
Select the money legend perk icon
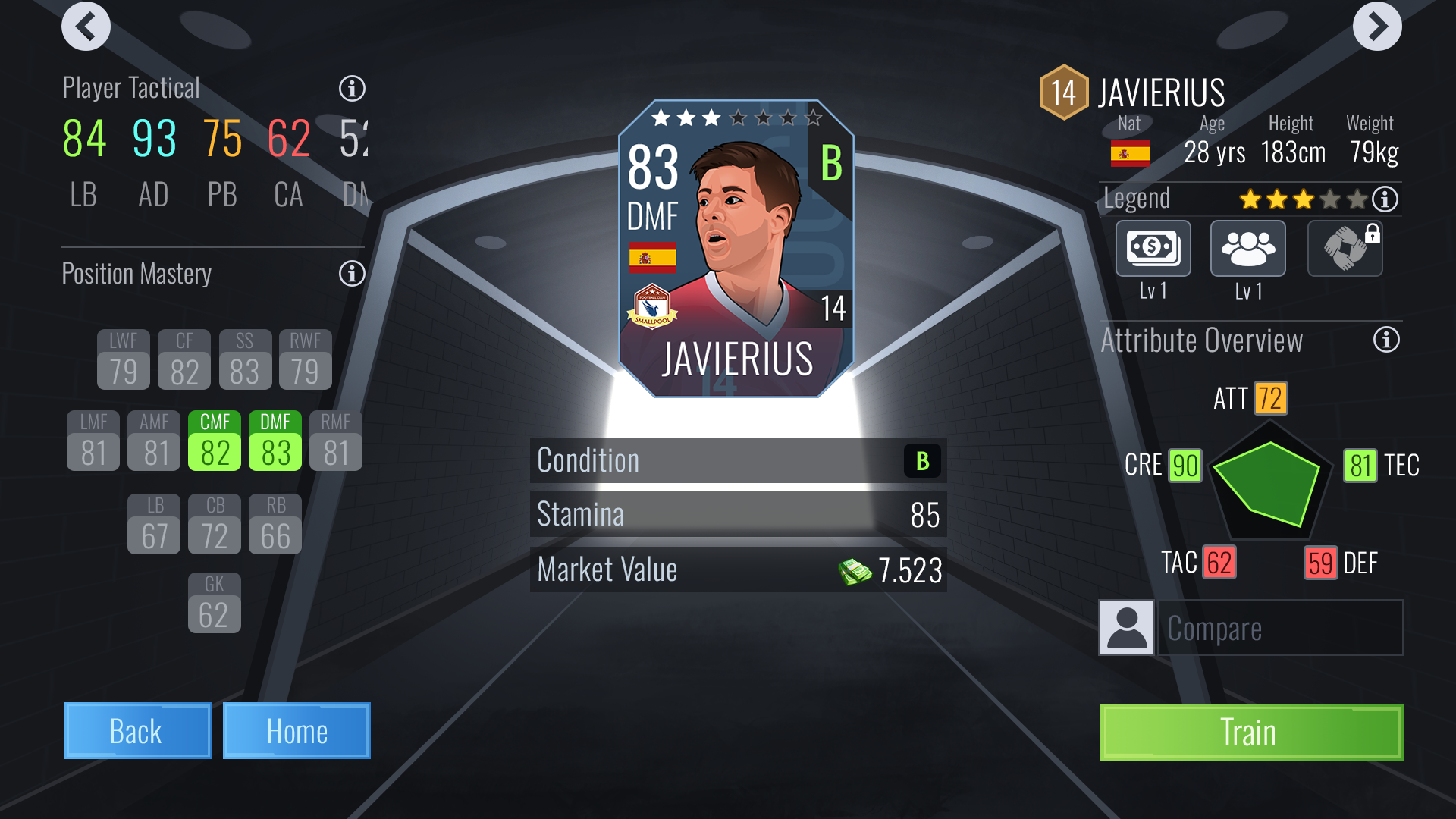(x=1153, y=249)
